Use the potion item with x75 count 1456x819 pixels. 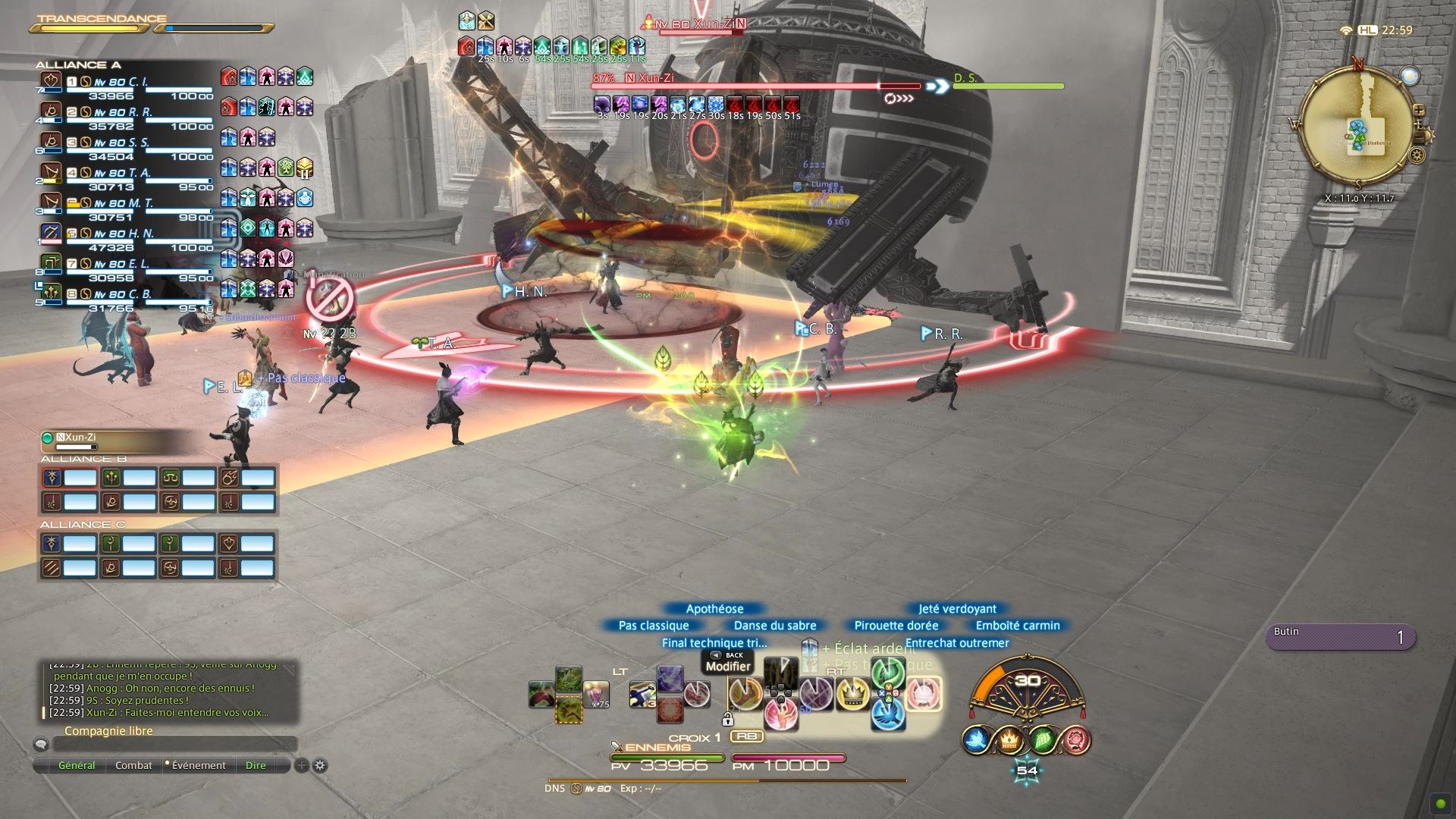pos(596,693)
